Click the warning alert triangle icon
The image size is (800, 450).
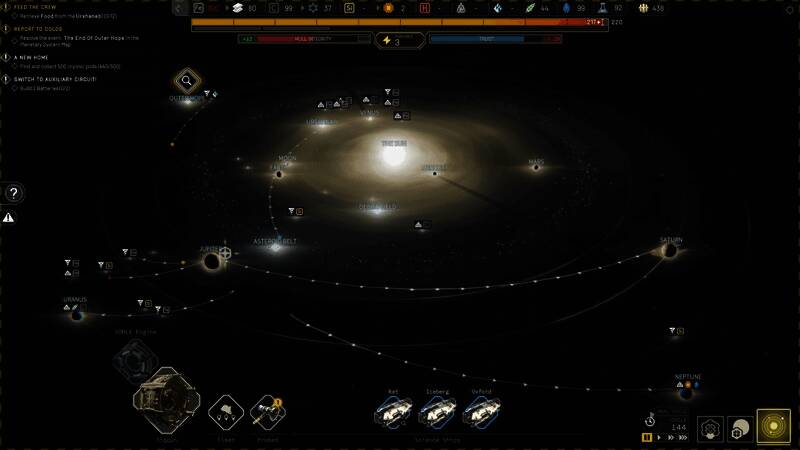click(9, 217)
